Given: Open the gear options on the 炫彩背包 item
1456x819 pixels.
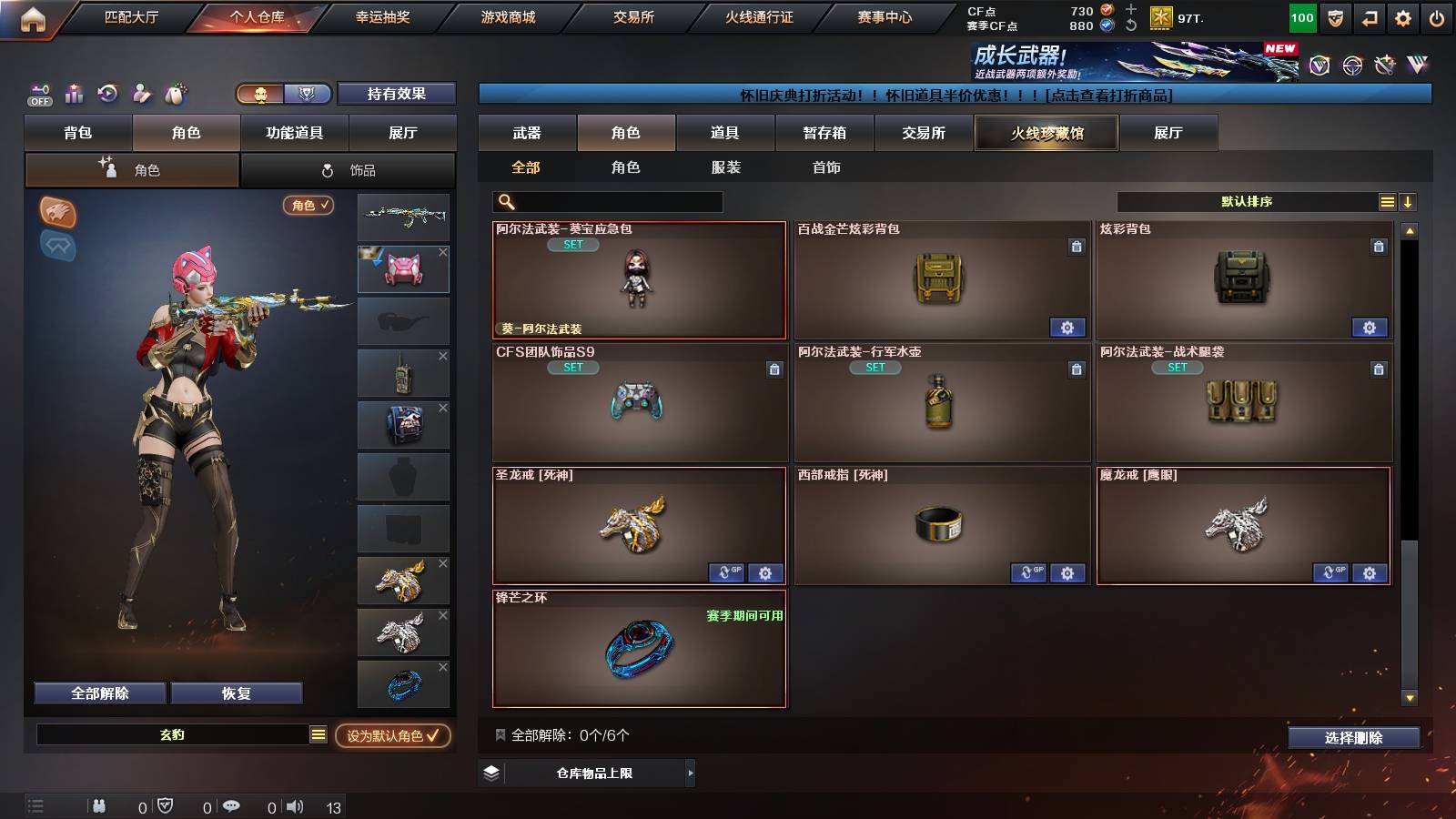Looking at the screenshot, I should click(1370, 327).
